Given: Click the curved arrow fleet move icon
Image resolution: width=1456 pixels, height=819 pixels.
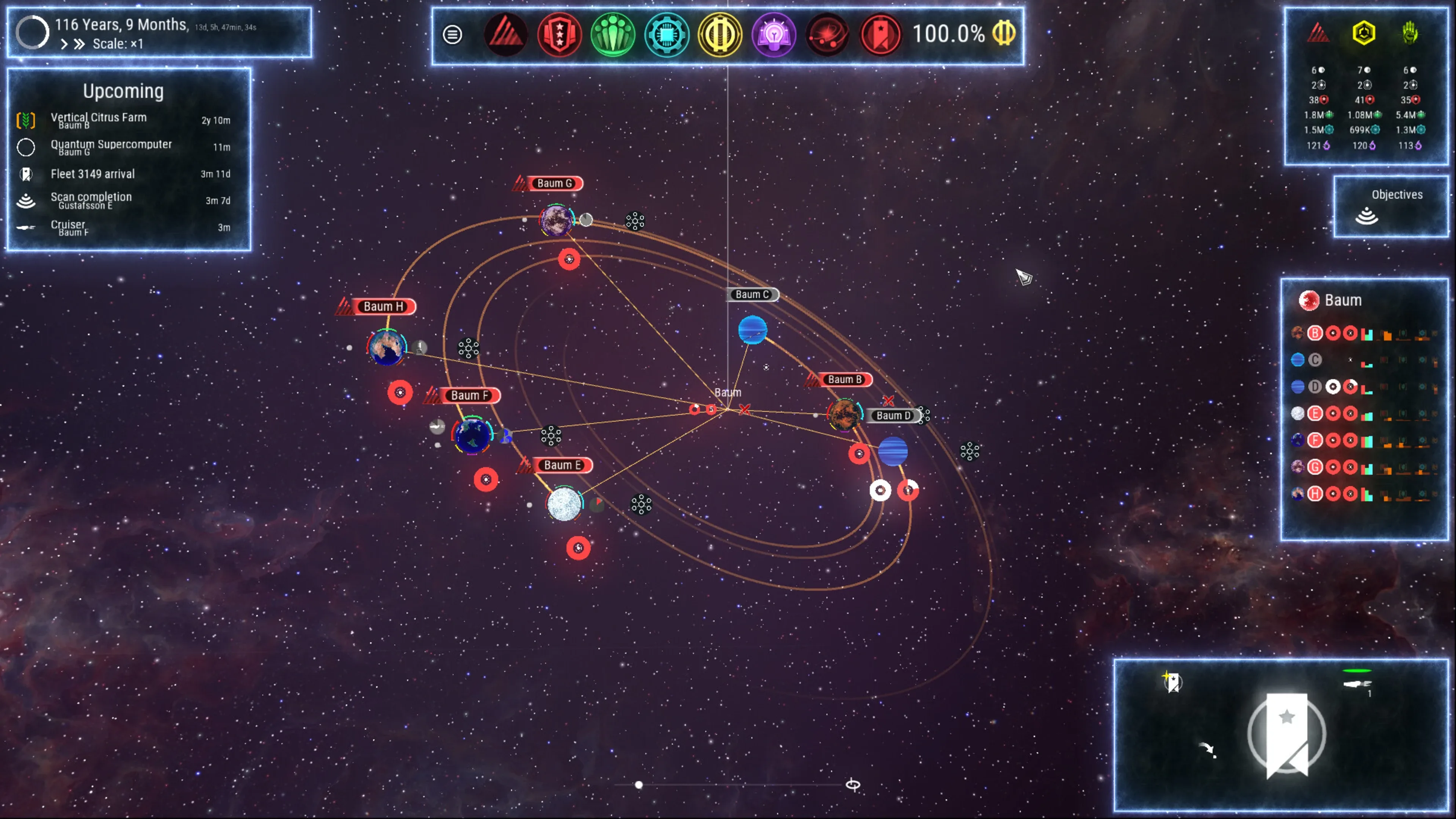Looking at the screenshot, I should pyautogui.click(x=1207, y=749).
